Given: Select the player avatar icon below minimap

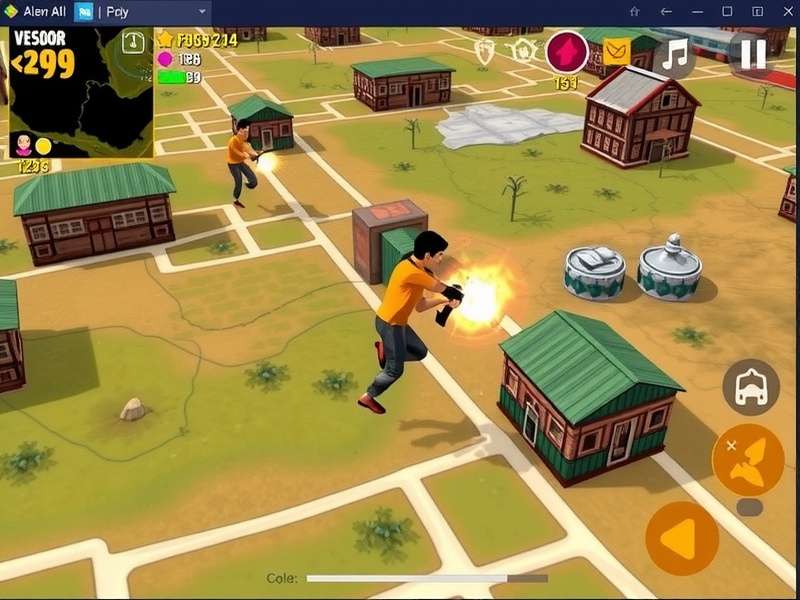Looking at the screenshot, I should click(x=24, y=145).
